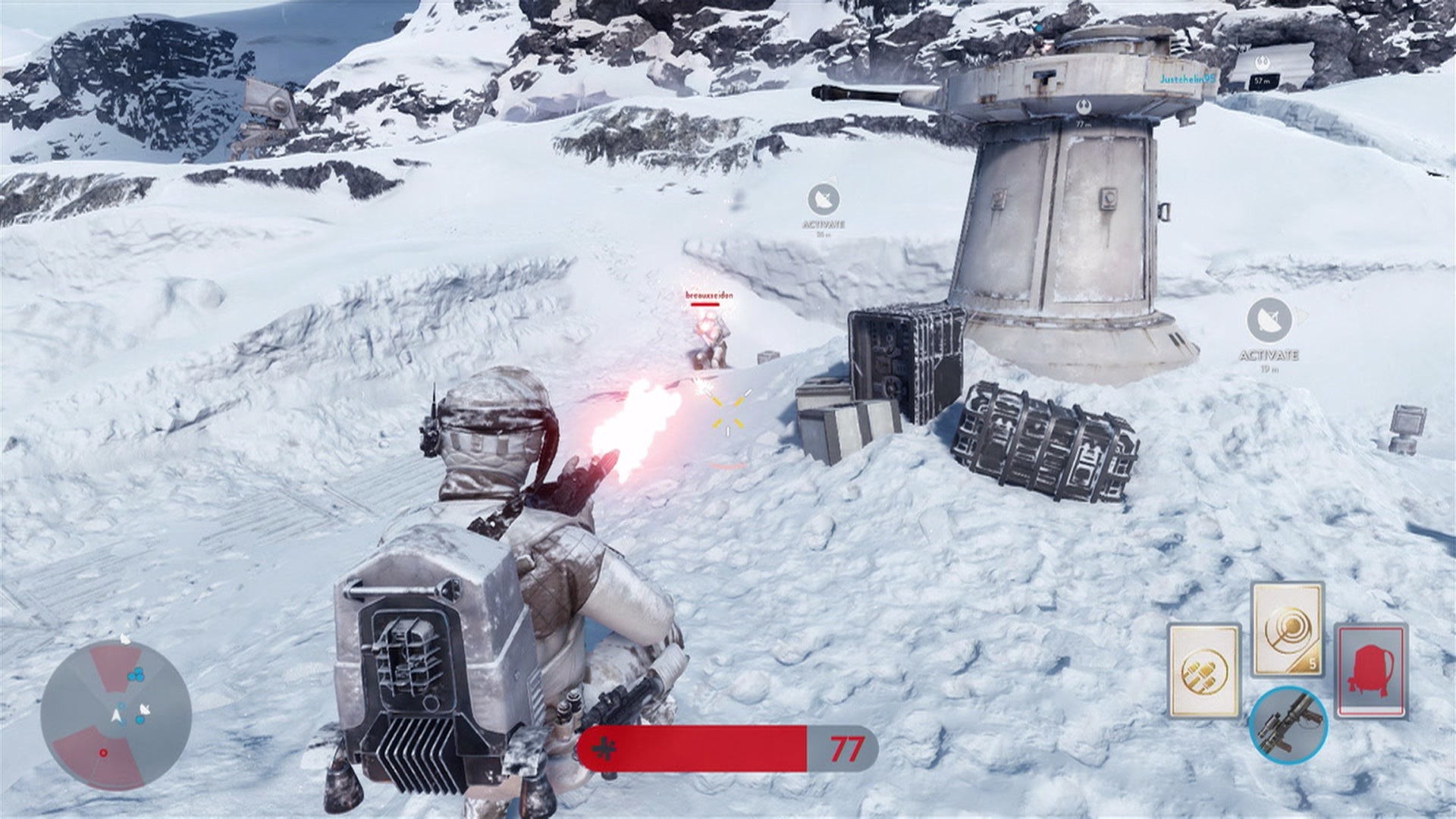The image size is (1456, 819).
Task: Use the gold scan pulse card with 5 charges
Action: (x=1286, y=629)
